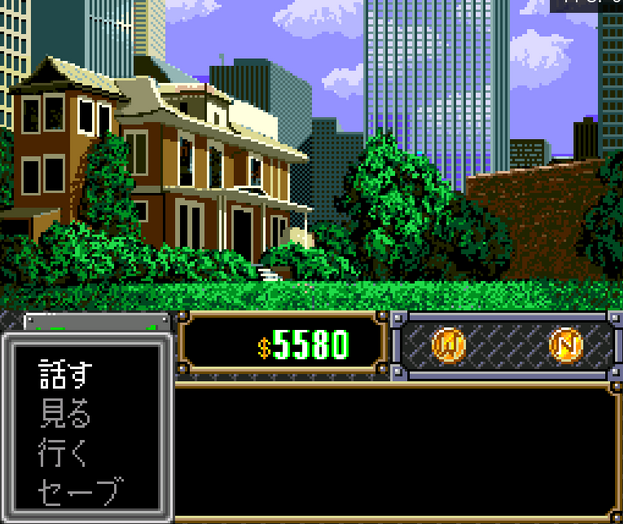623x524 pixels.
Task: Select the 話す (Talk) command
Action: [66, 373]
